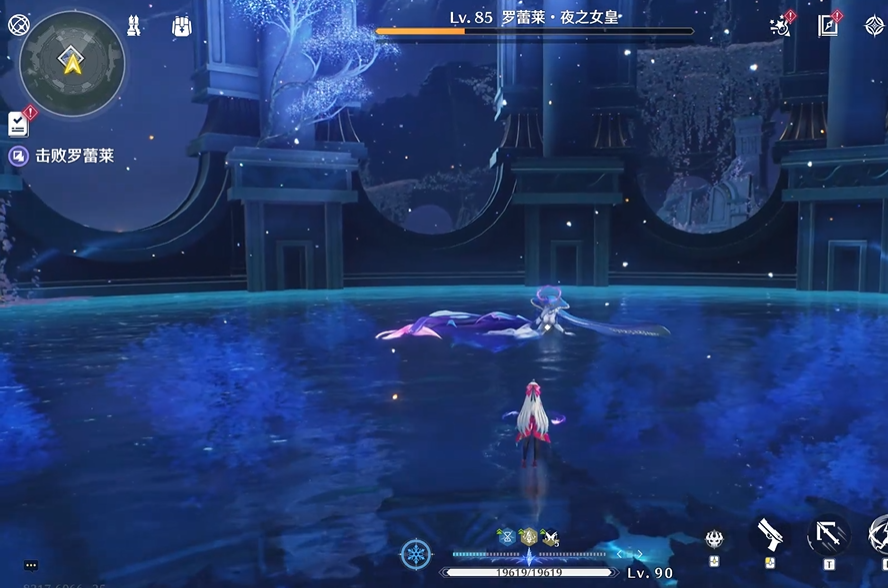The height and width of the screenshot is (588, 888).
Task: Use the pistol skill
Action: 767,535
